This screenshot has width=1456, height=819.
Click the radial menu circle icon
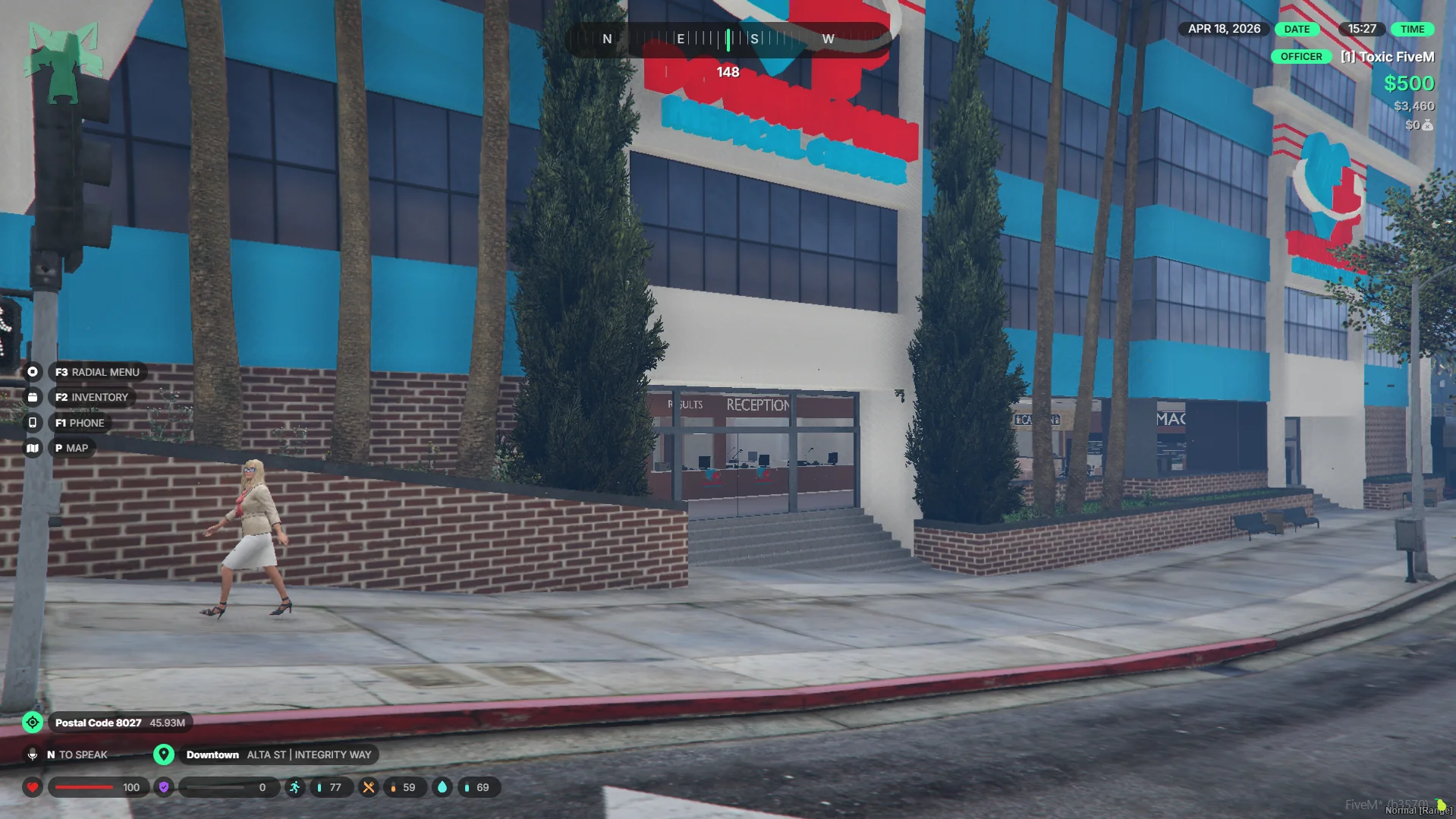click(x=33, y=372)
